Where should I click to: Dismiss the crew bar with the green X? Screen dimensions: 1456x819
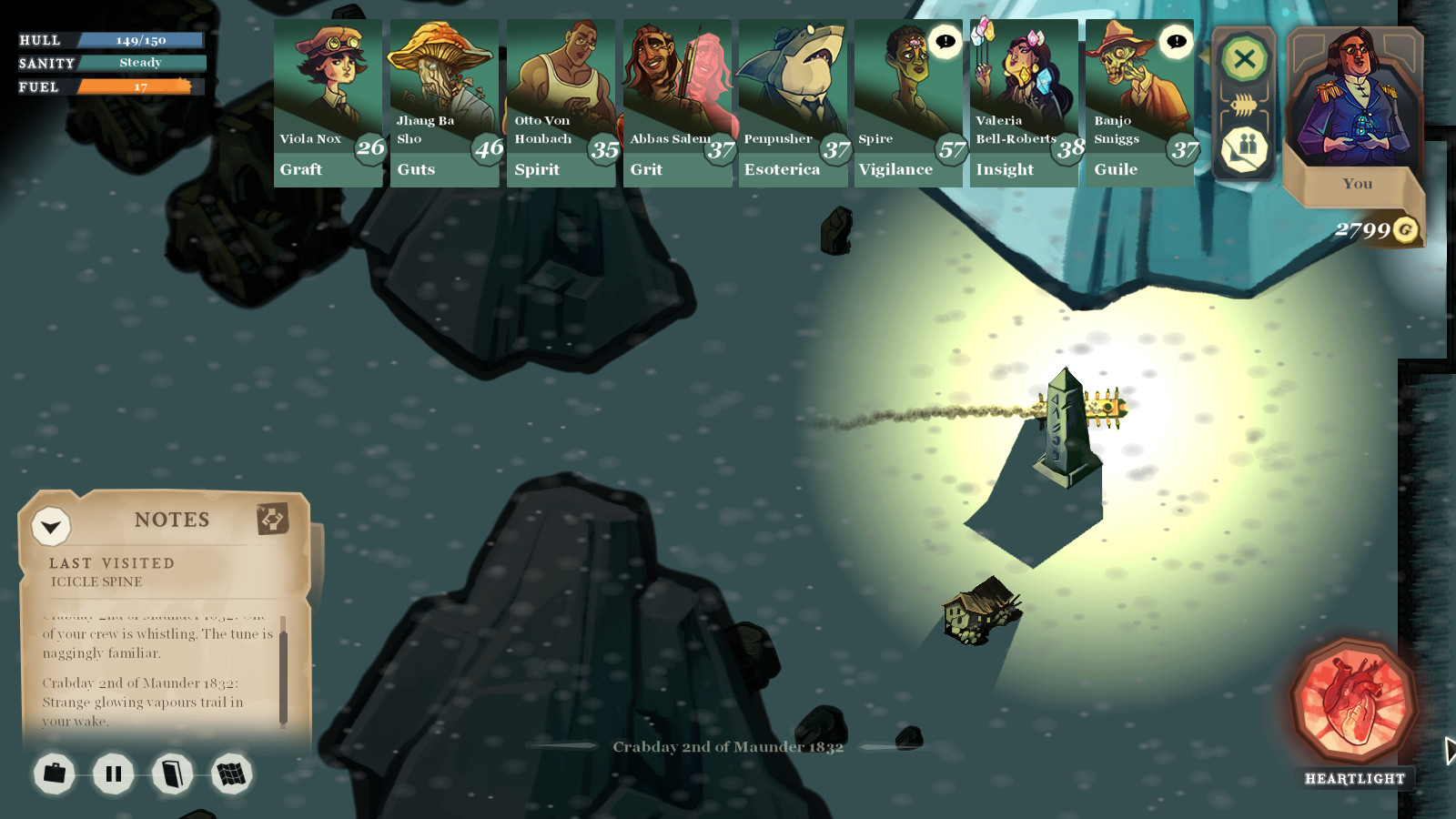tap(1244, 60)
